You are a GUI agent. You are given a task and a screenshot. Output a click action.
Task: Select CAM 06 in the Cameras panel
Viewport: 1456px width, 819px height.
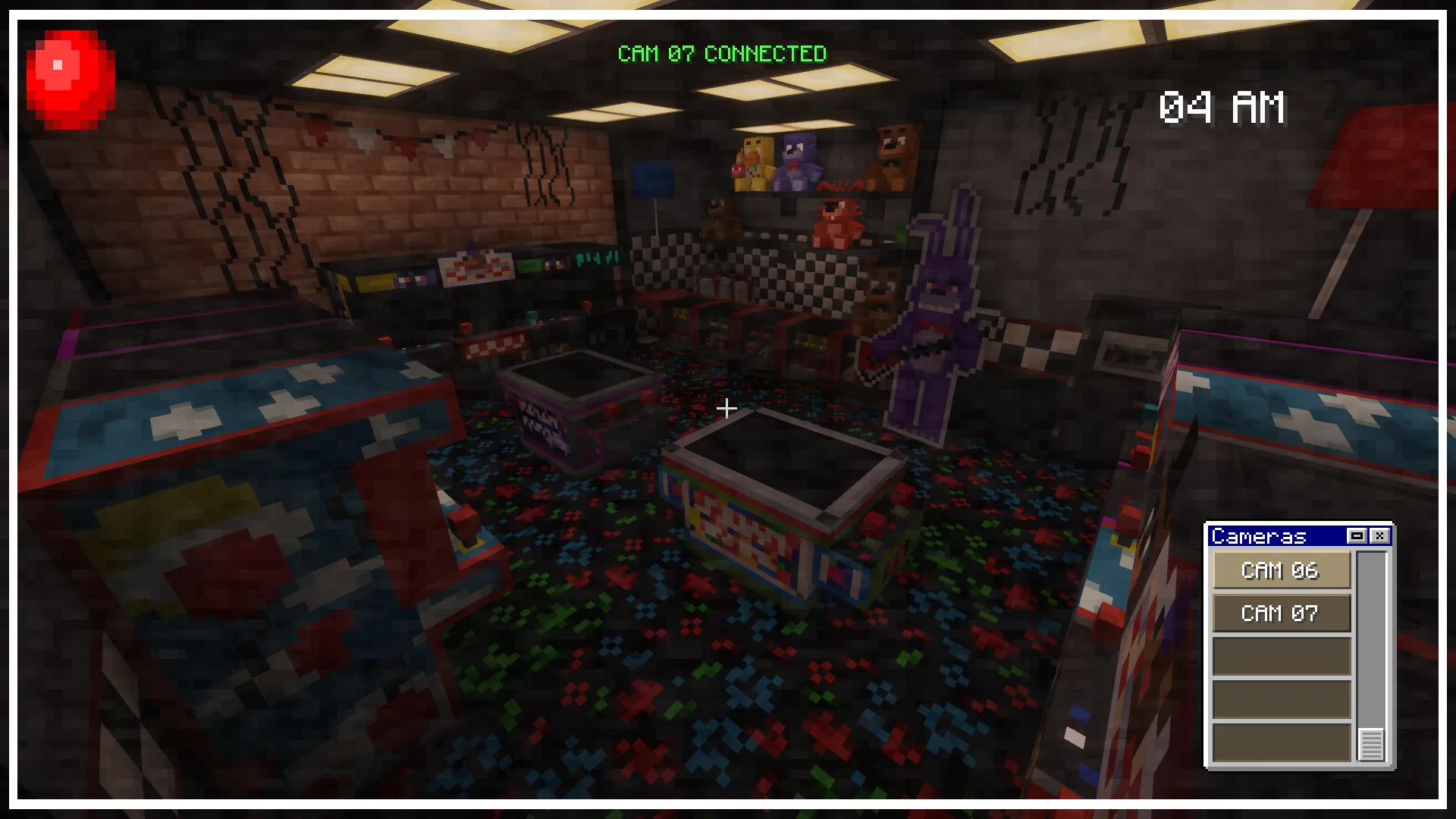[1282, 571]
